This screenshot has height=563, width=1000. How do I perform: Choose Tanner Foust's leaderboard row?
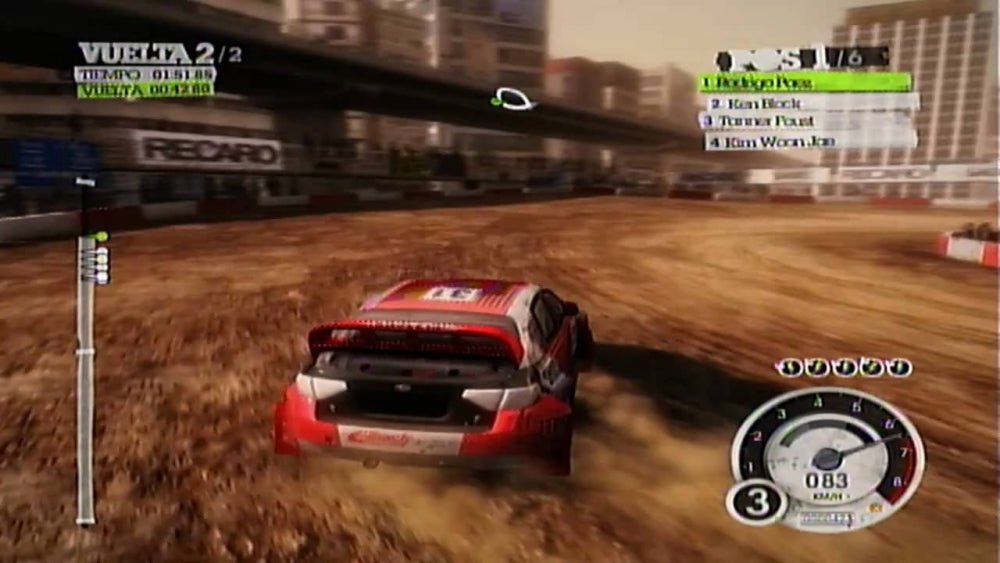pyautogui.click(x=806, y=122)
